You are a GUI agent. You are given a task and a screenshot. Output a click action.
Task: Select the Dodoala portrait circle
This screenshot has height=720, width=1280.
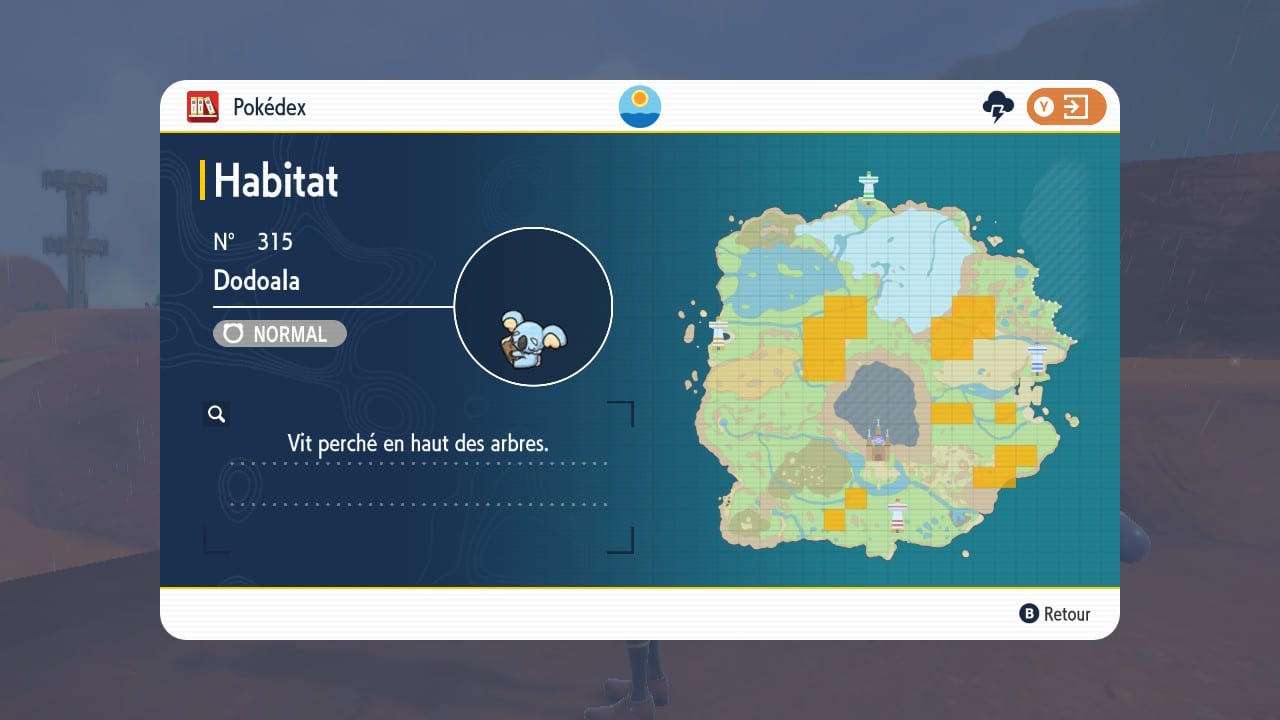[x=533, y=307]
